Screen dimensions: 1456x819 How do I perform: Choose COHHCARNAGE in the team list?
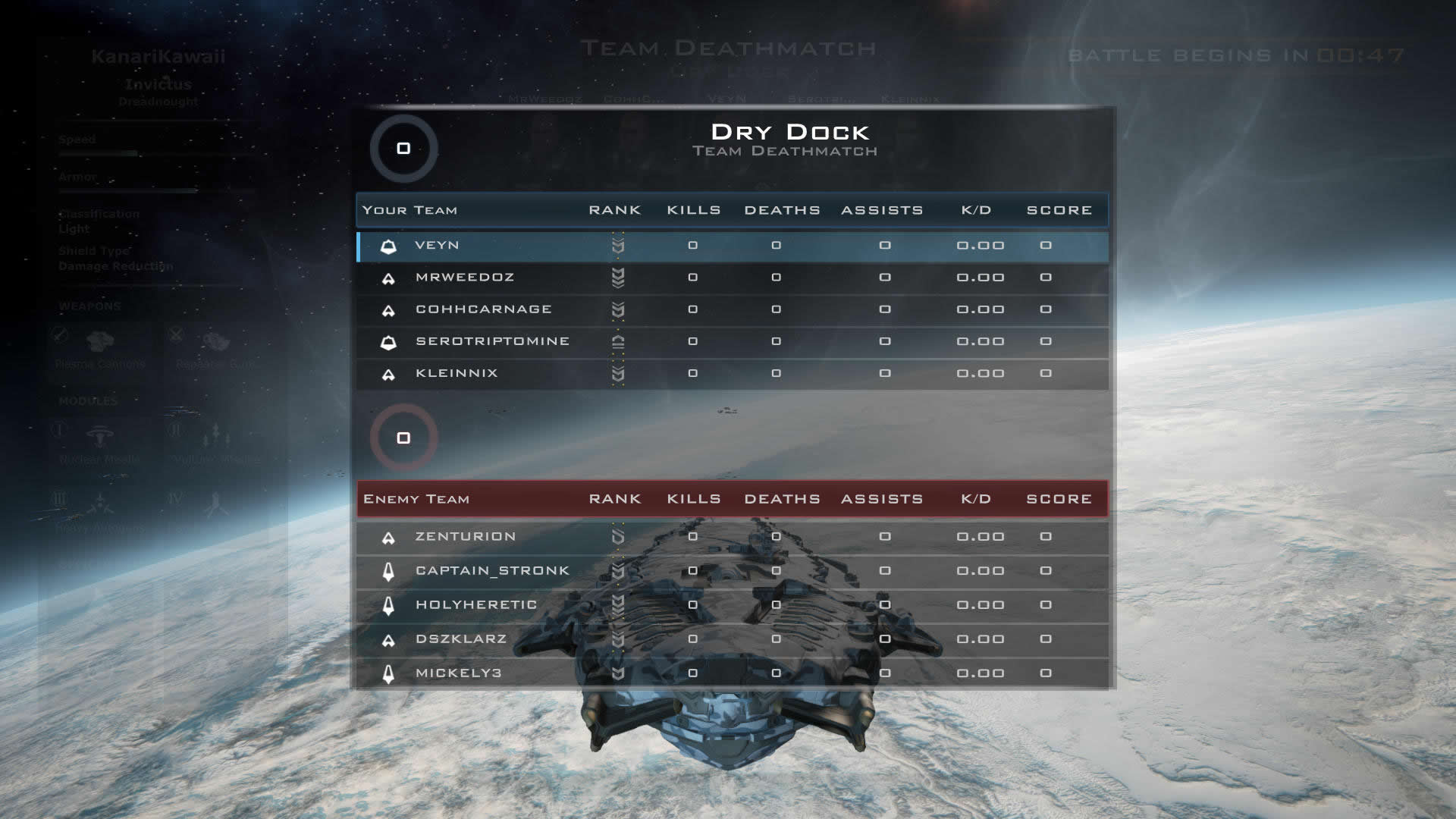[483, 309]
